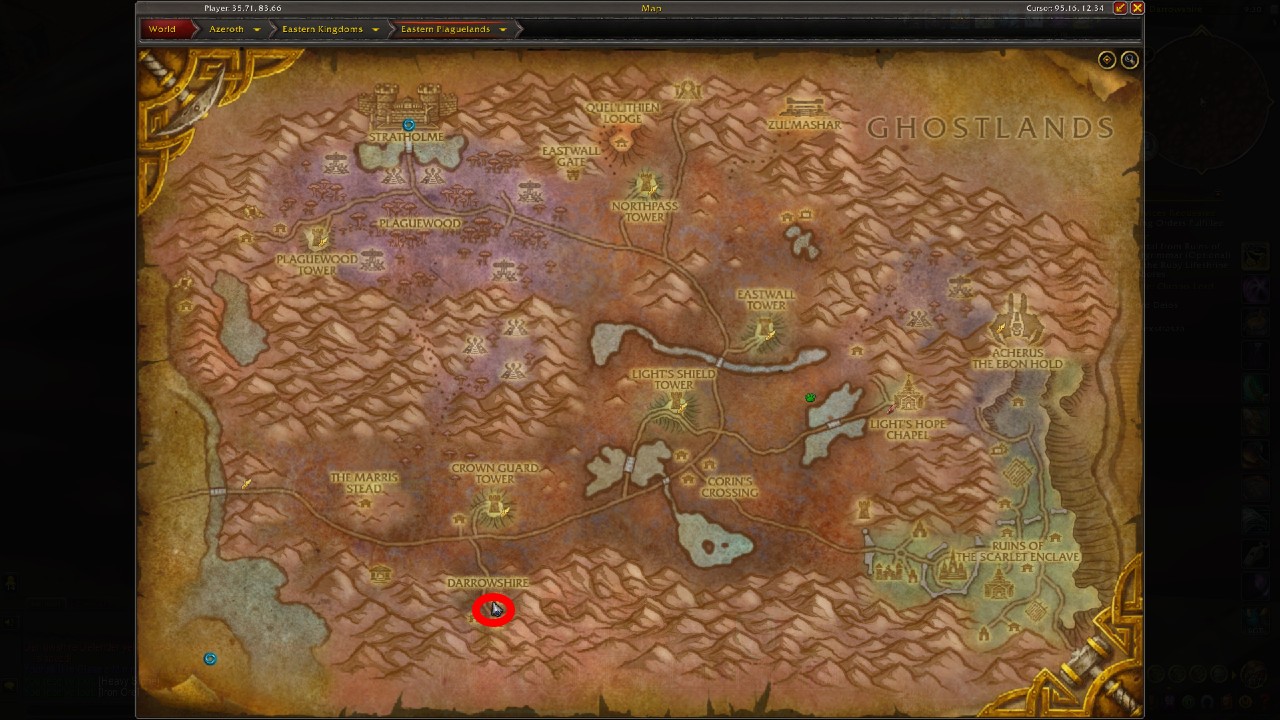Image resolution: width=1280 pixels, height=720 pixels.
Task: Open the Eastern Kingdoms dropdown arrow
Action: [374, 29]
